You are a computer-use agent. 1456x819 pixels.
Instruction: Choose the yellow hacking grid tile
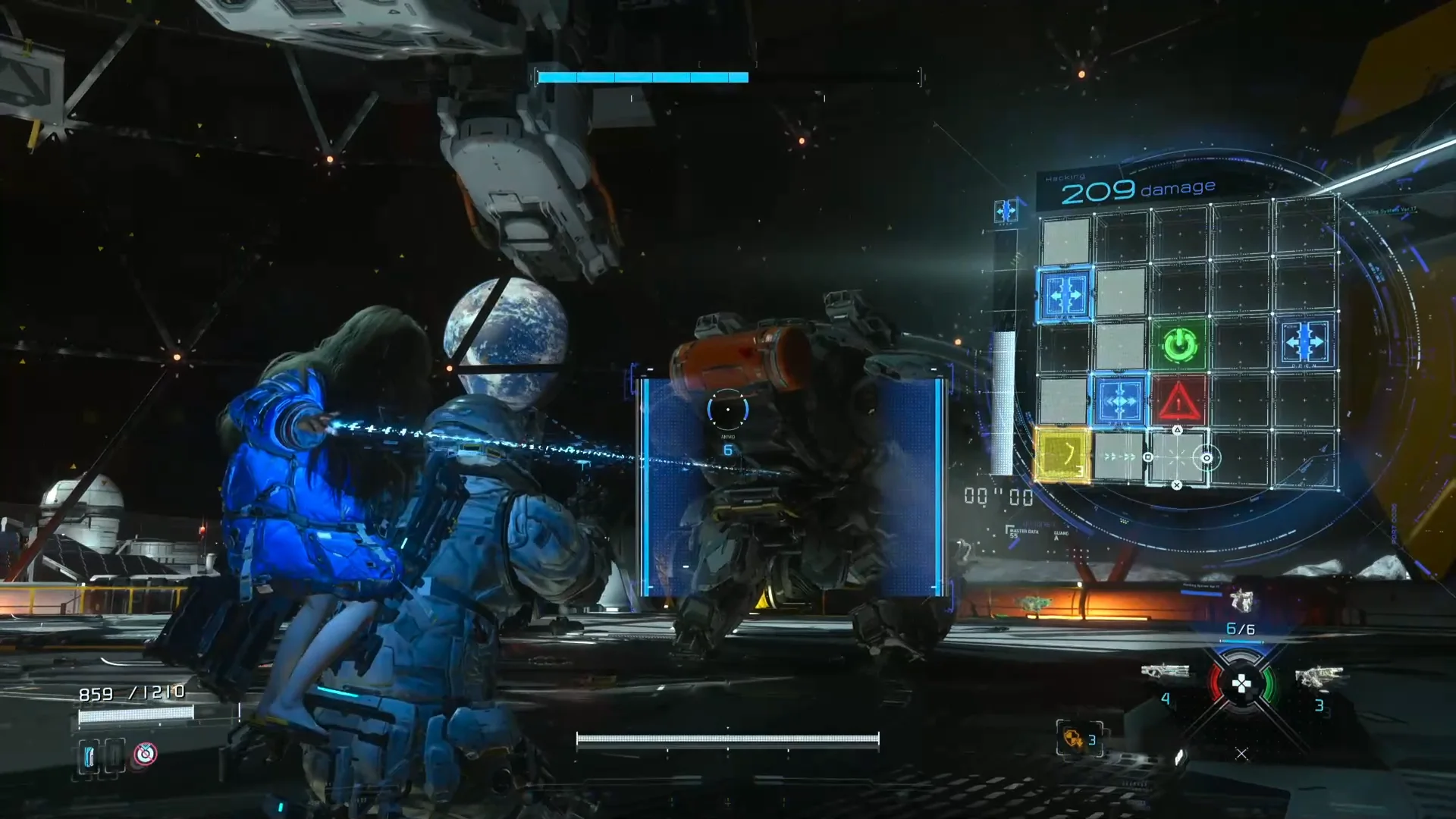pos(1062,454)
